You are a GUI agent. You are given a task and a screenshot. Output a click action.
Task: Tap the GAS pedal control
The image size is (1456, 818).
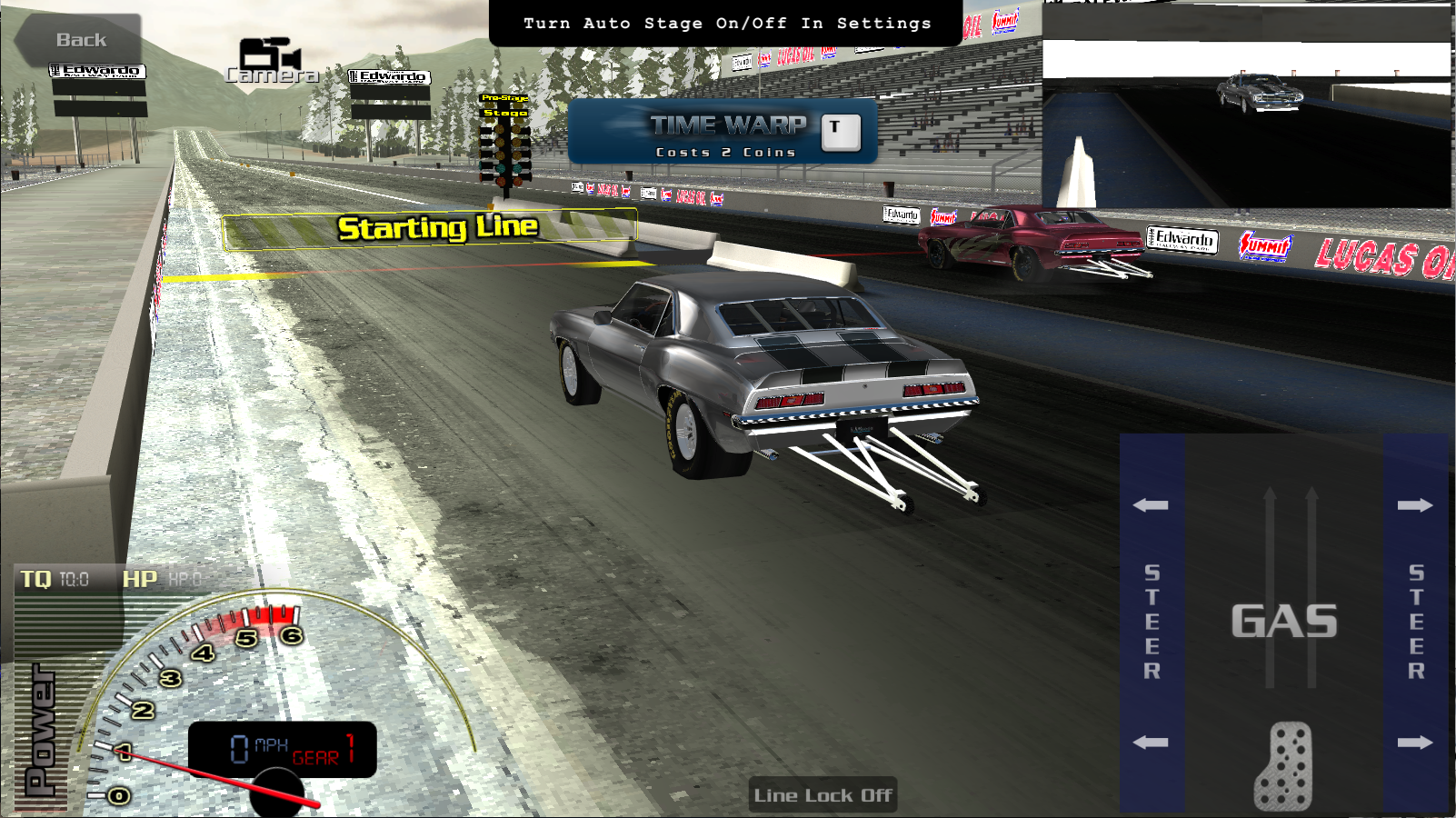click(1283, 623)
